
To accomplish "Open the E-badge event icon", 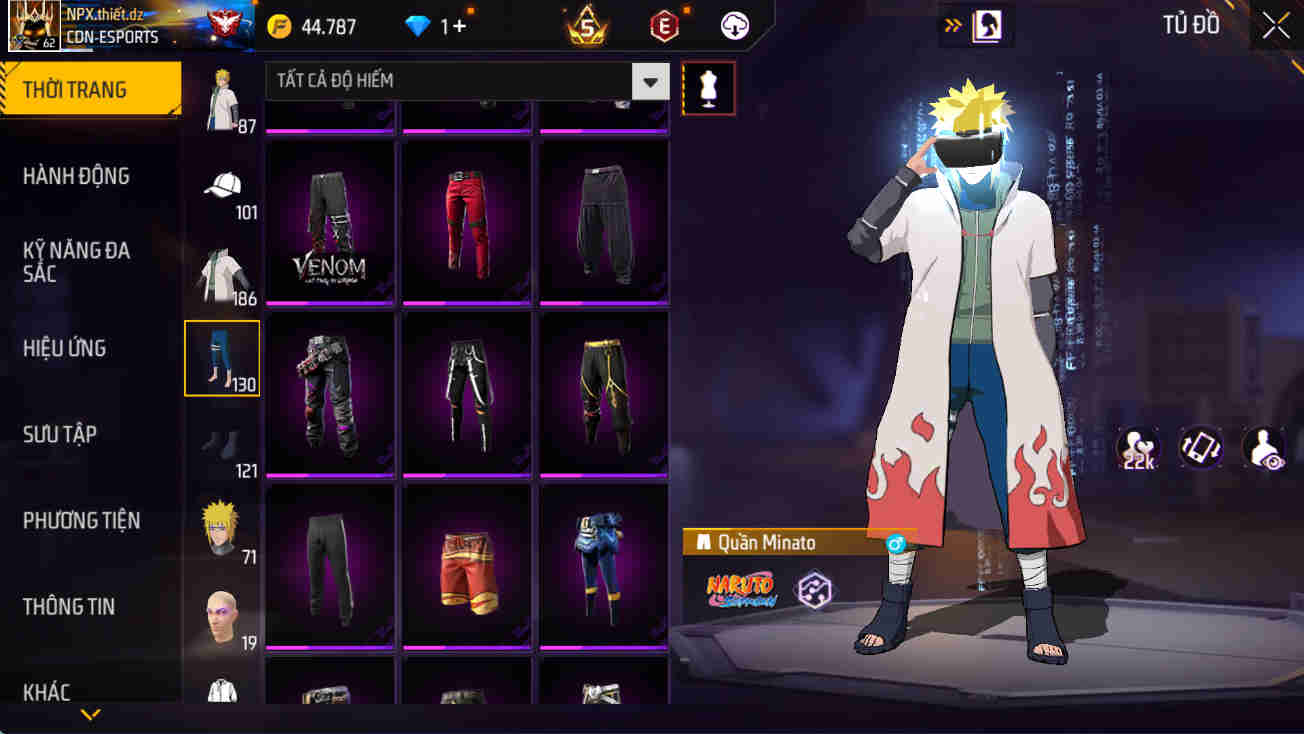I will (664, 25).
